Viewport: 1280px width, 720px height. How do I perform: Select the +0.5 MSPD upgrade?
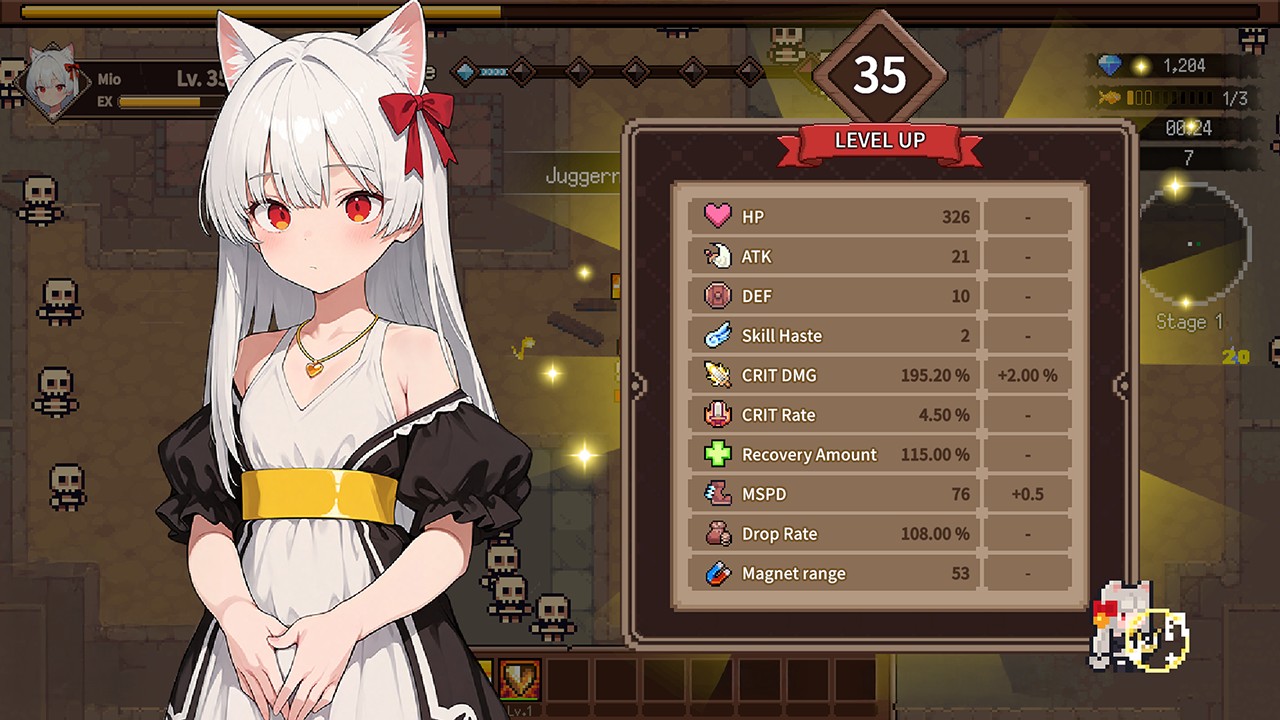pos(1027,493)
